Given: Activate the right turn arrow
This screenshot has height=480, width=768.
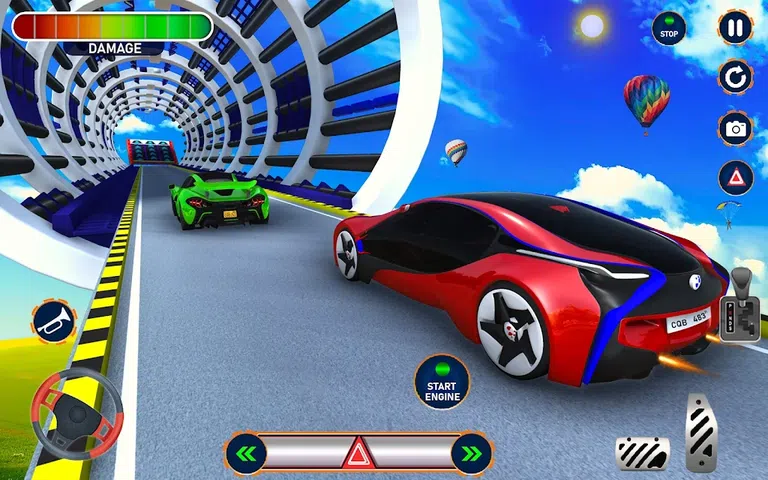Looking at the screenshot, I should pos(471,453).
